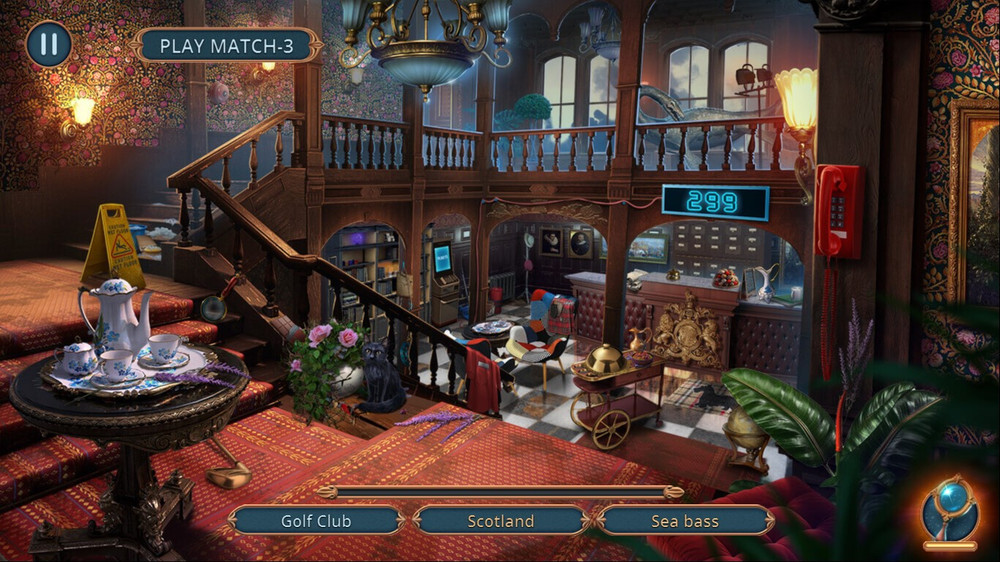Image resolution: width=1000 pixels, height=562 pixels.
Task: Switch to Play Match-3 mode
Action: (229, 45)
